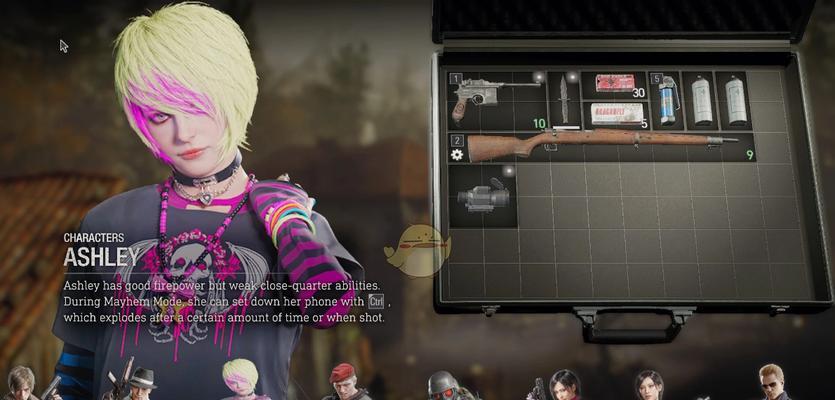
Task: Choose the sunglasses-wearing Wesker portrait
Action: [770, 383]
